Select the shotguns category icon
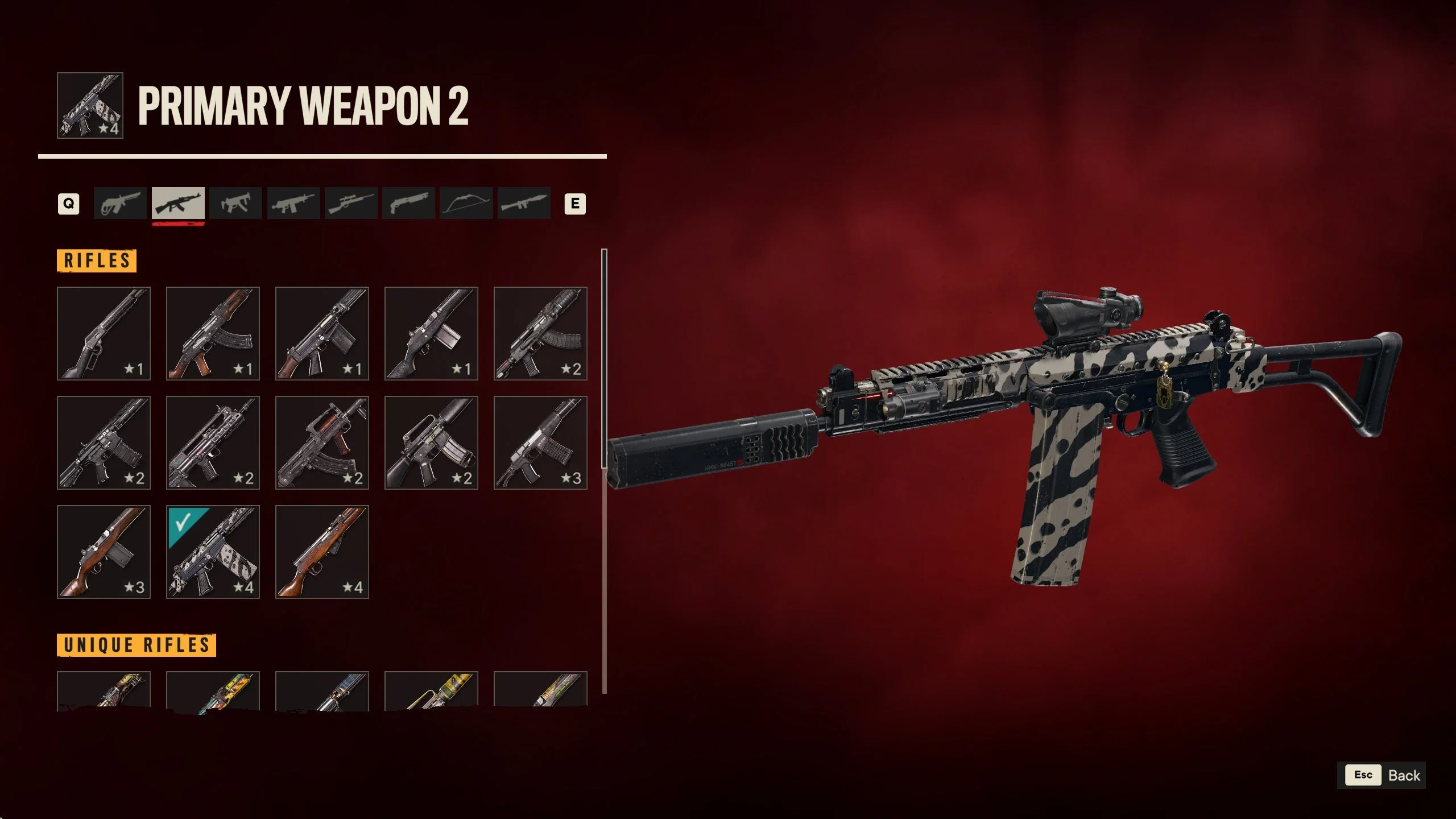Viewport: 1456px width, 819px height. tap(408, 204)
